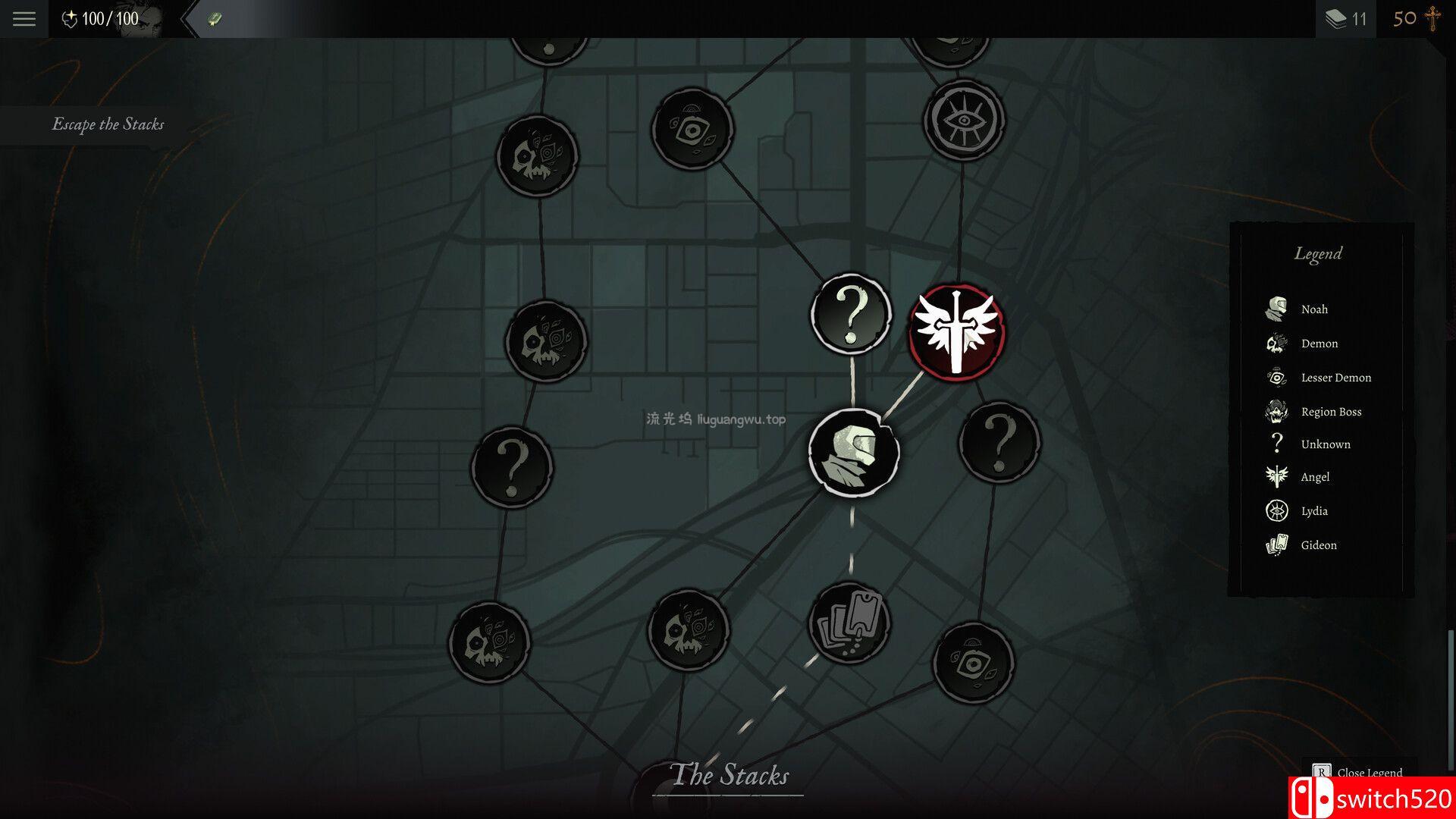This screenshot has width=1456, height=819.
Task: Choose the bright Unknown node beside the Angel
Action: (851, 314)
